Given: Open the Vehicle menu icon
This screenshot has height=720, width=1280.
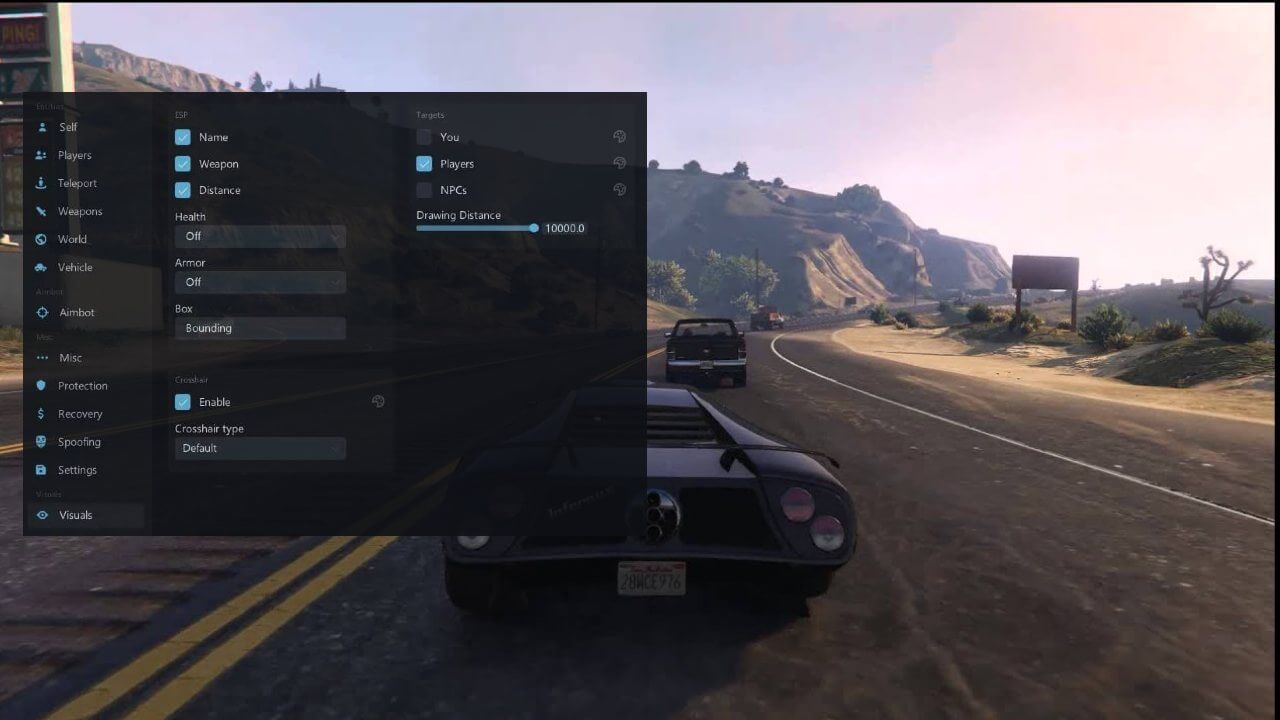Looking at the screenshot, I should pyautogui.click(x=42, y=267).
